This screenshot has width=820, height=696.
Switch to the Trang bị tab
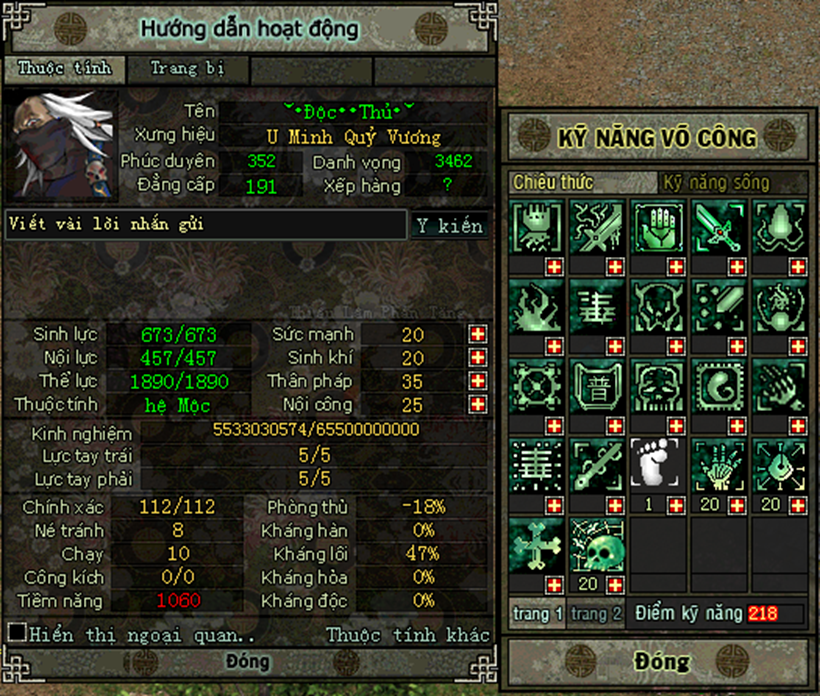click(x=186, y=69)
